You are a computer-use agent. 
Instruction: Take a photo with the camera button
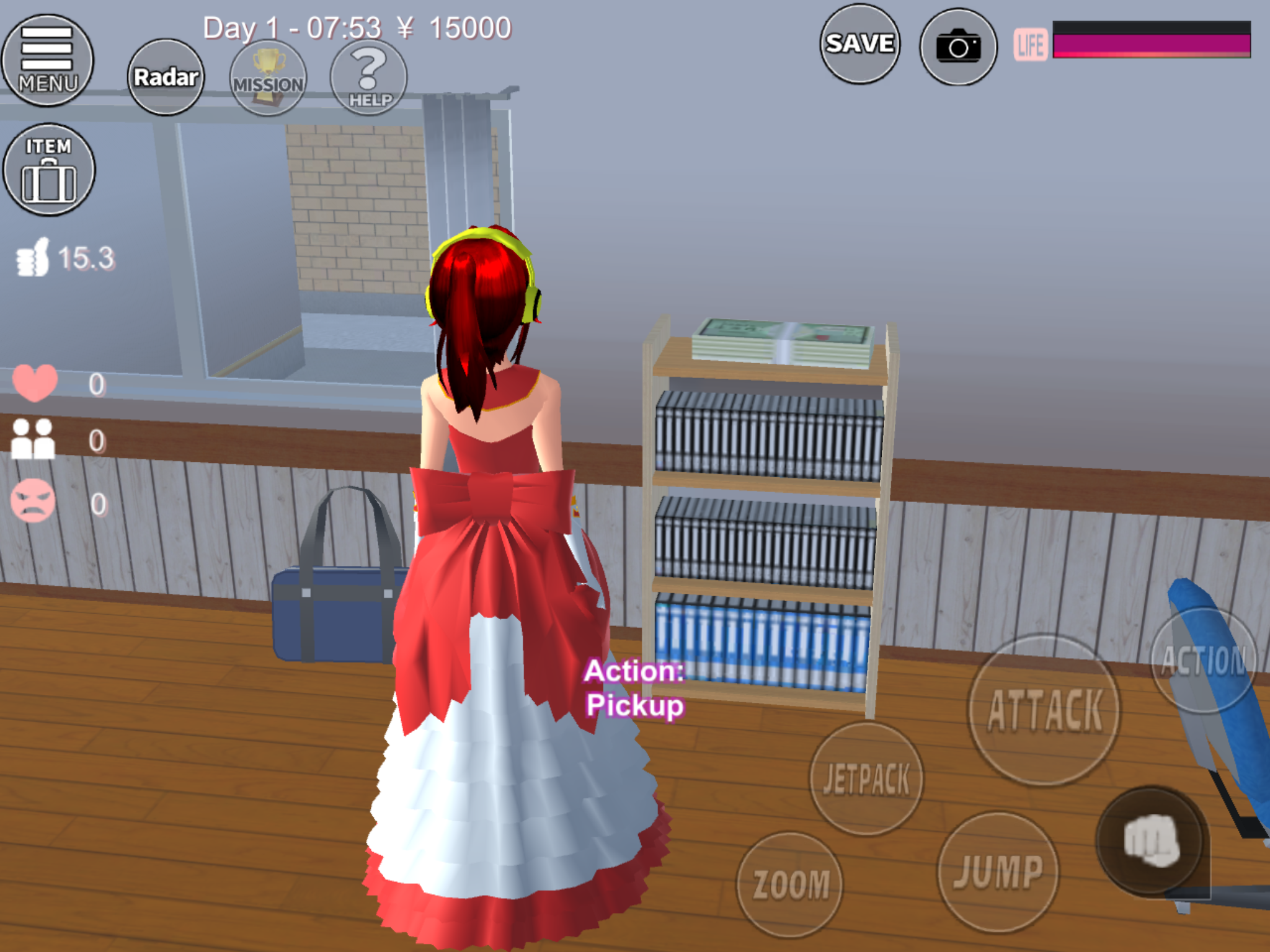(958, 46)
